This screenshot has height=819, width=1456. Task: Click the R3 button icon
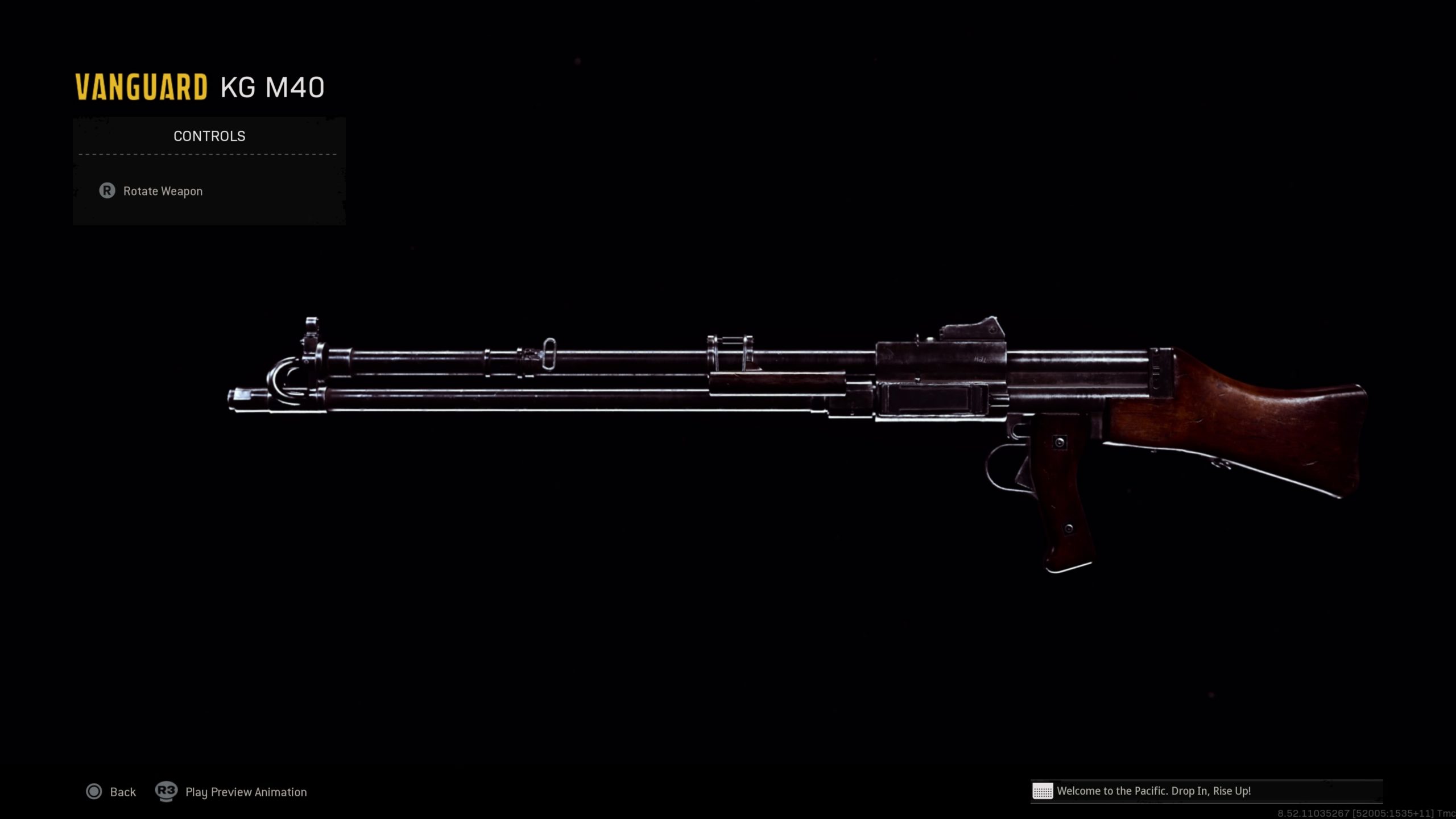point(165,792)
